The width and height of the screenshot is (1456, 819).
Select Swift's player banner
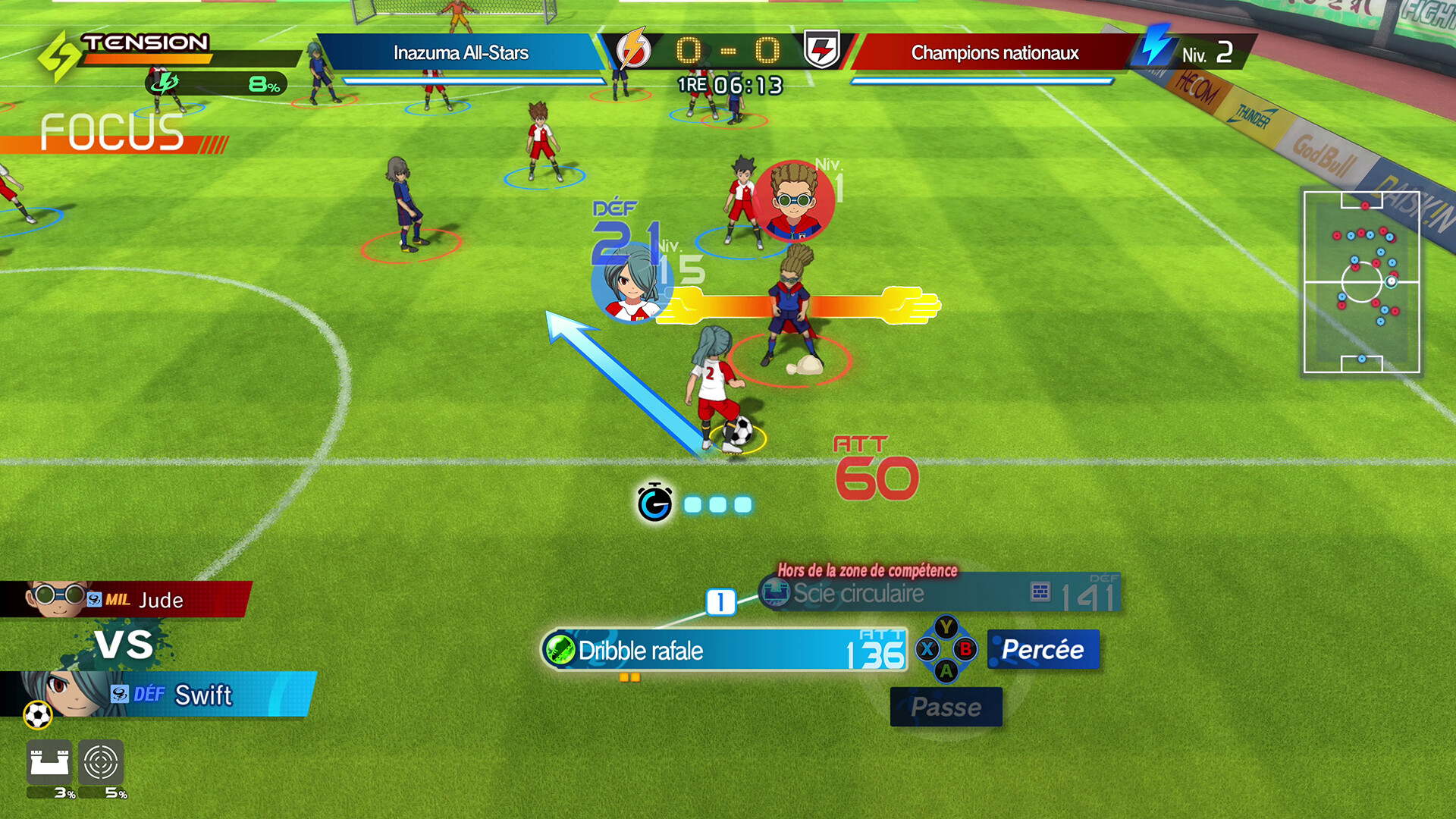(159, 694)
